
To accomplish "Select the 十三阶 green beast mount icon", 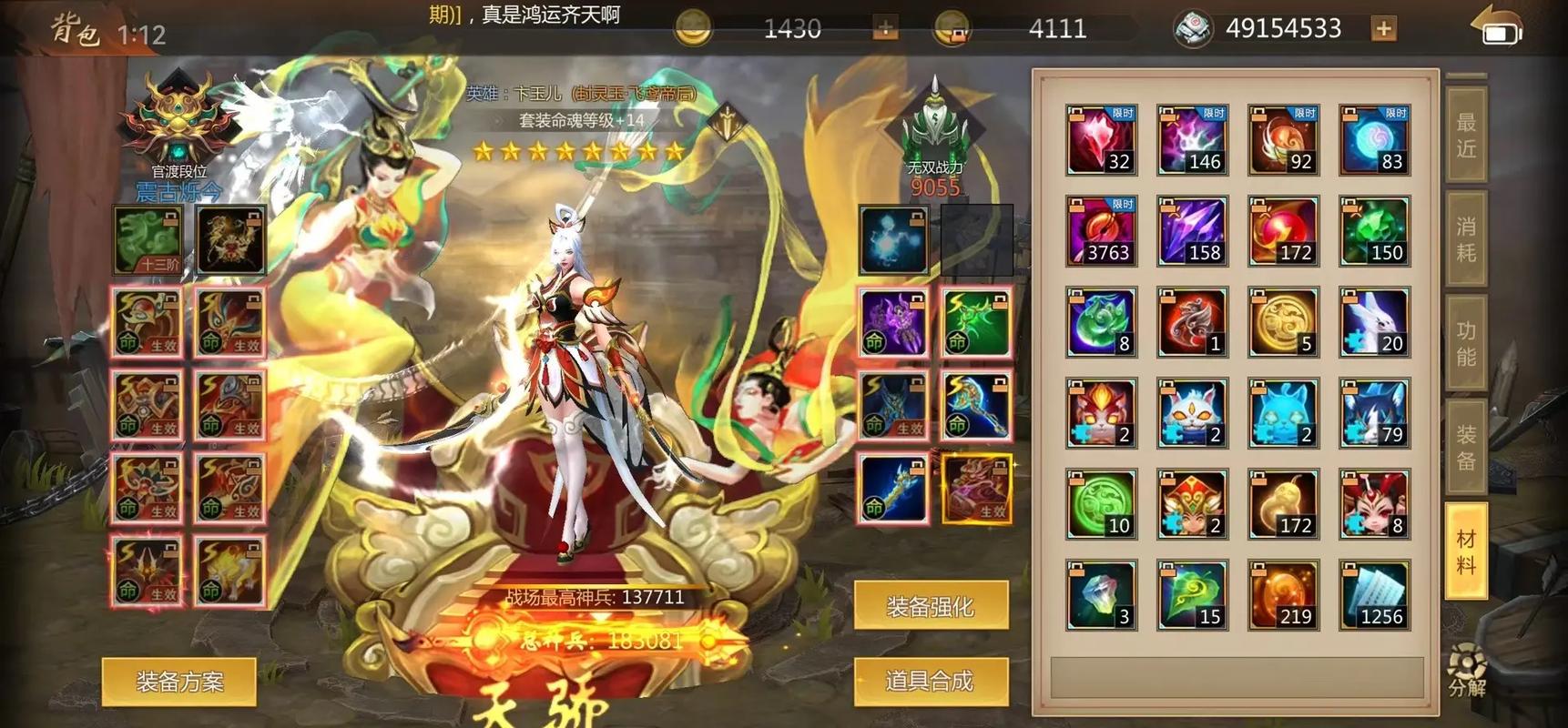I will (x=147, y=239).
